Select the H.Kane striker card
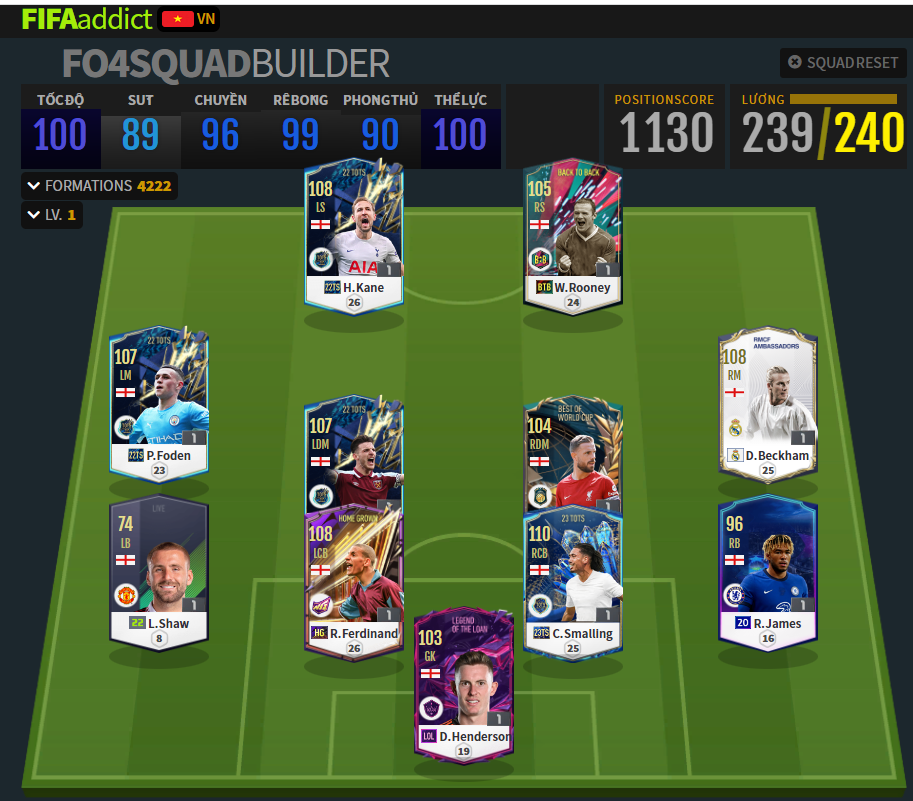The image size is (913, 801). point(353,233)
